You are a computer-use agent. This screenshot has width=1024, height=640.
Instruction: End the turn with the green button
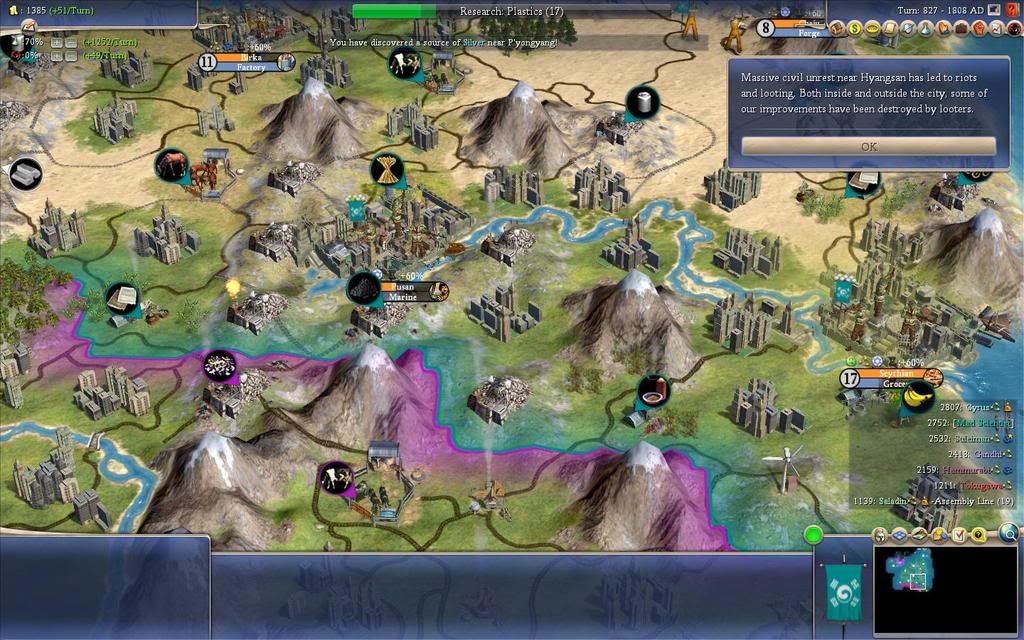[x=813, y=534]
